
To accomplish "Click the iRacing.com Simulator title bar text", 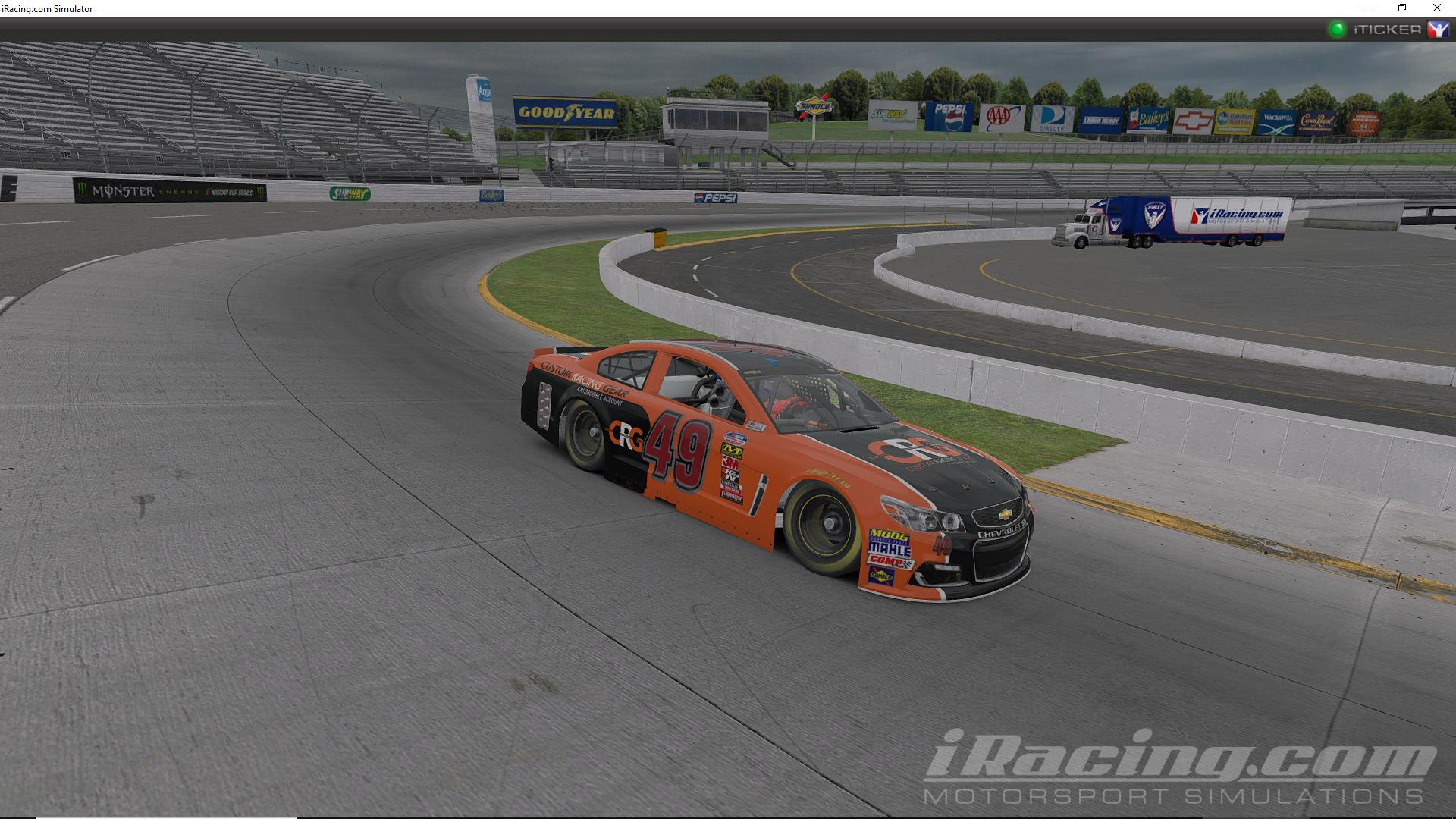I will point(47,8).
